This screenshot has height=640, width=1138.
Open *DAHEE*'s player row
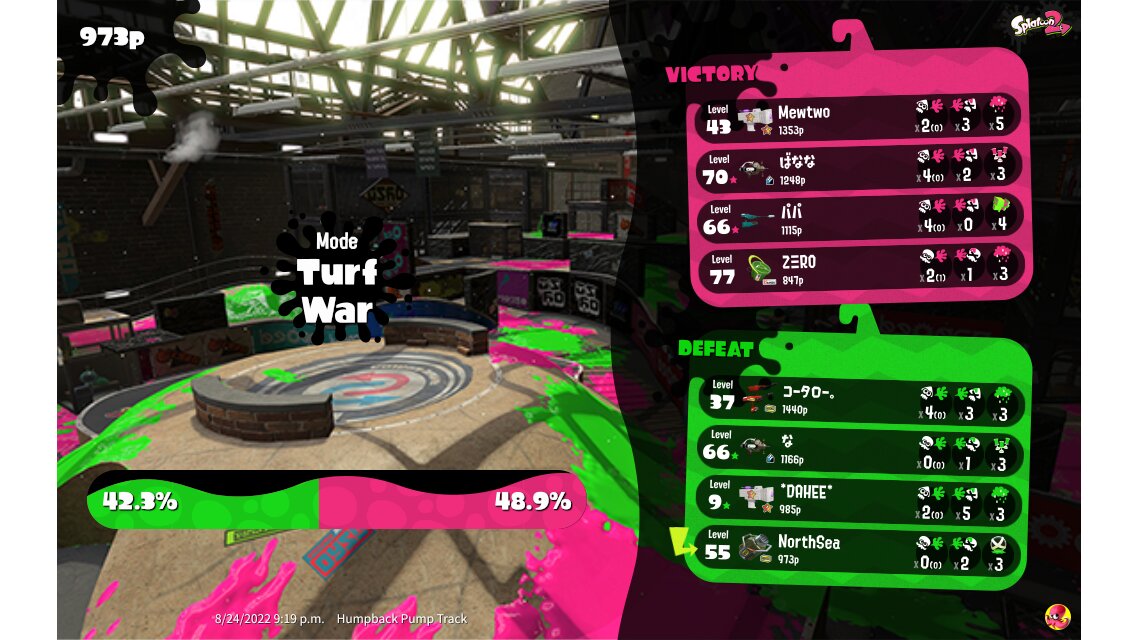click(x=858, y=500)
